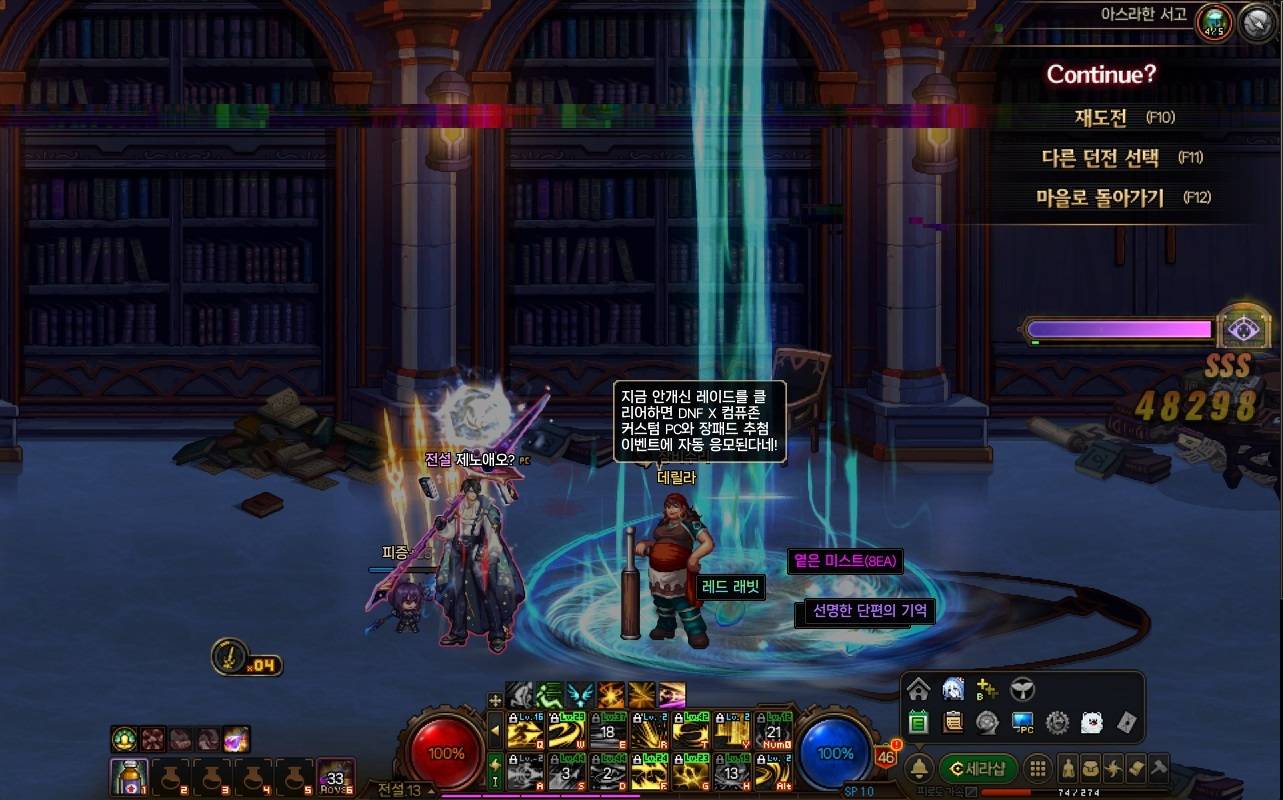Click the blue PC monitor icon
This screenshot has height=800, width=1283.
[1022, 722]
